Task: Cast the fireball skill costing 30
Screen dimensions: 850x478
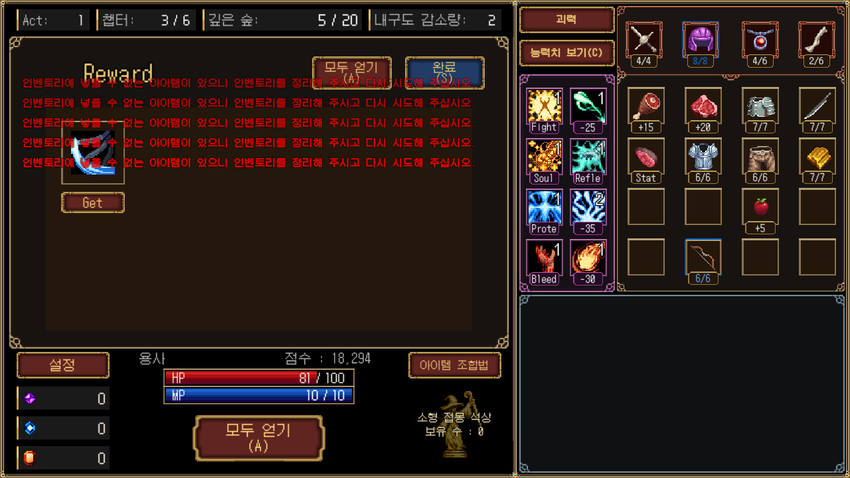Action: click(588, 260)
